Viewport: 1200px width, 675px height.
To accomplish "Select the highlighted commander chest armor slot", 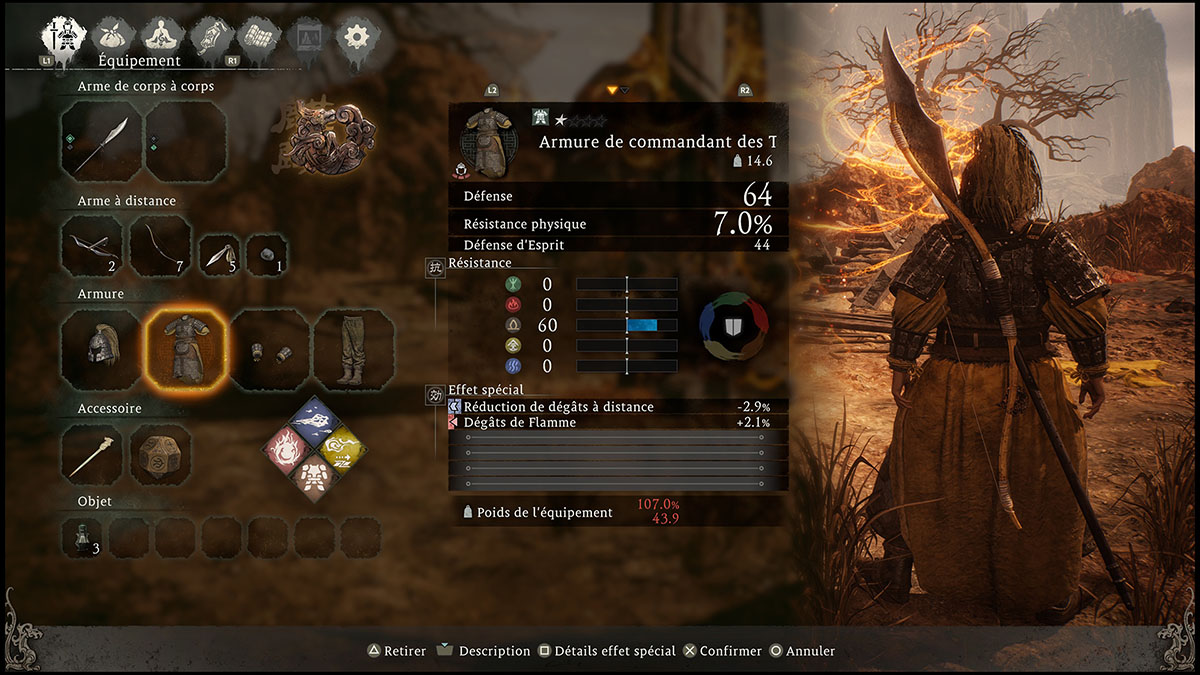I will pyautogui.click(x=185, y=350).
